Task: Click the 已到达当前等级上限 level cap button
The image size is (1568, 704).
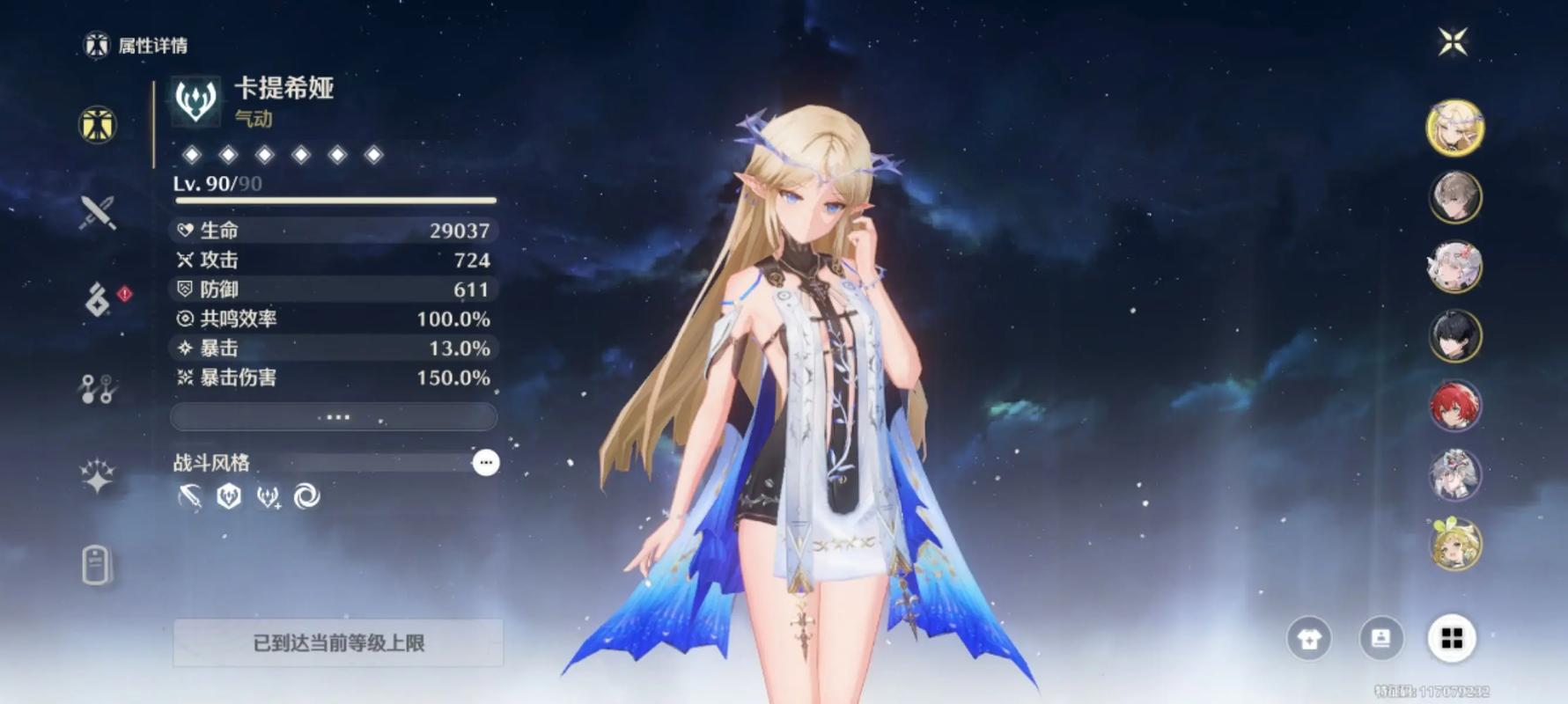Action: (338, 643)
